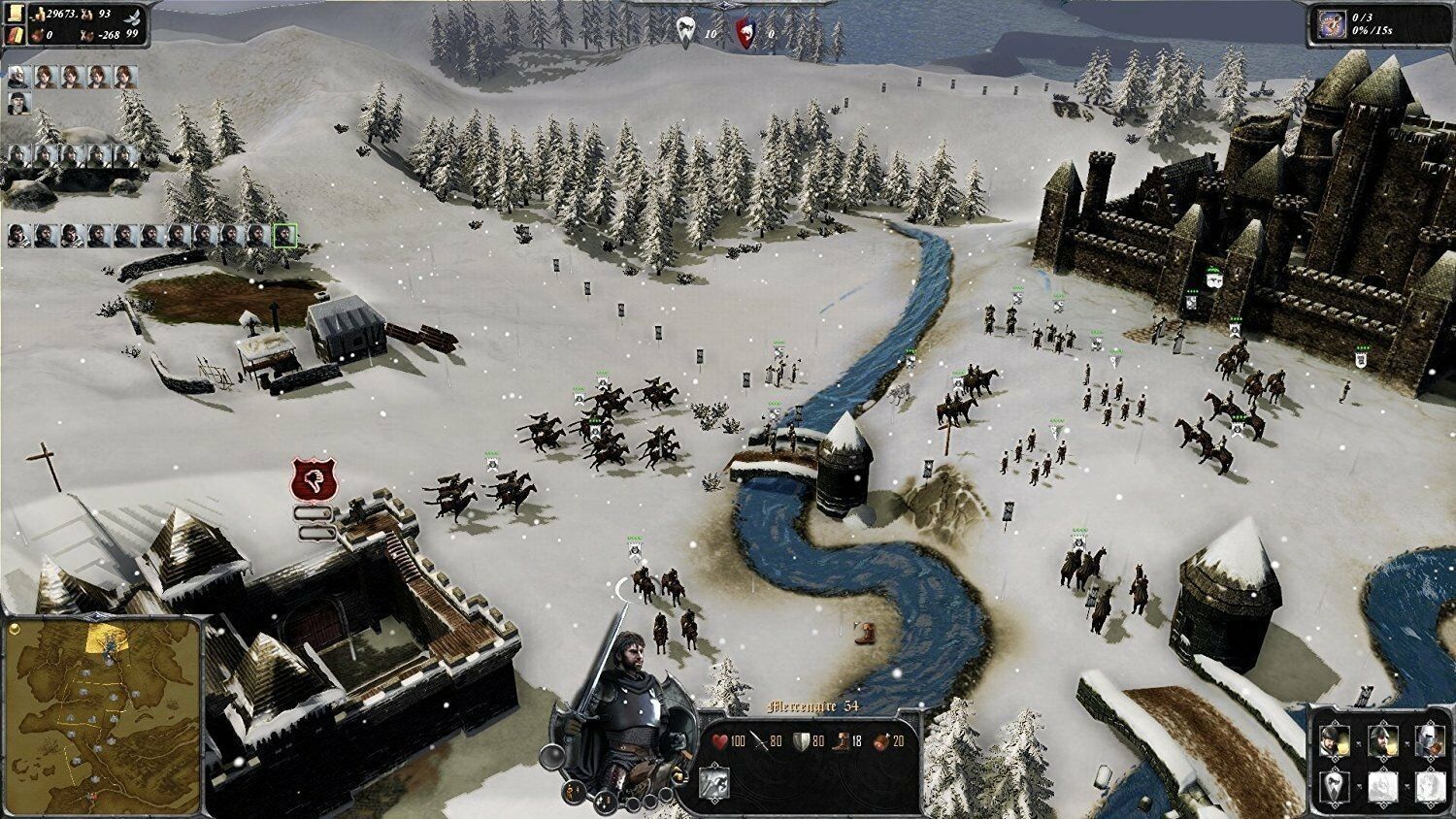Open the red book button

[15, 35]
